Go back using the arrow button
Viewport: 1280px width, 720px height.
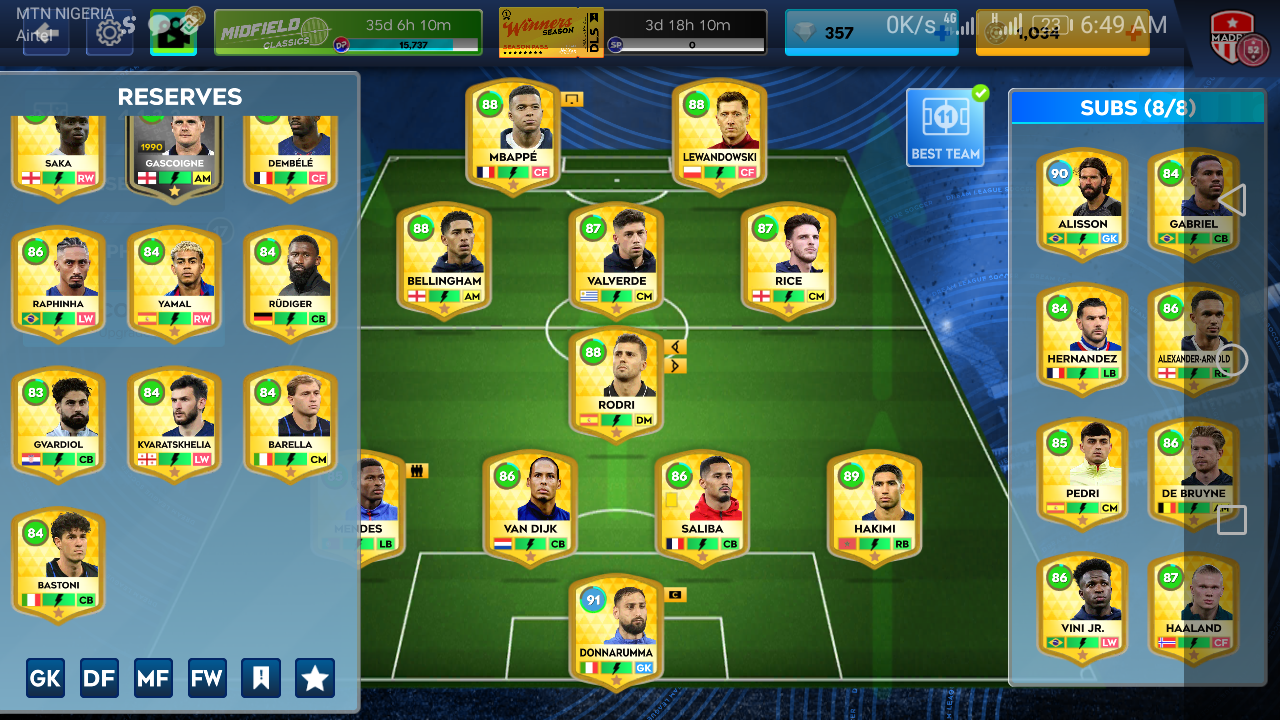click(x=46, y=32)
